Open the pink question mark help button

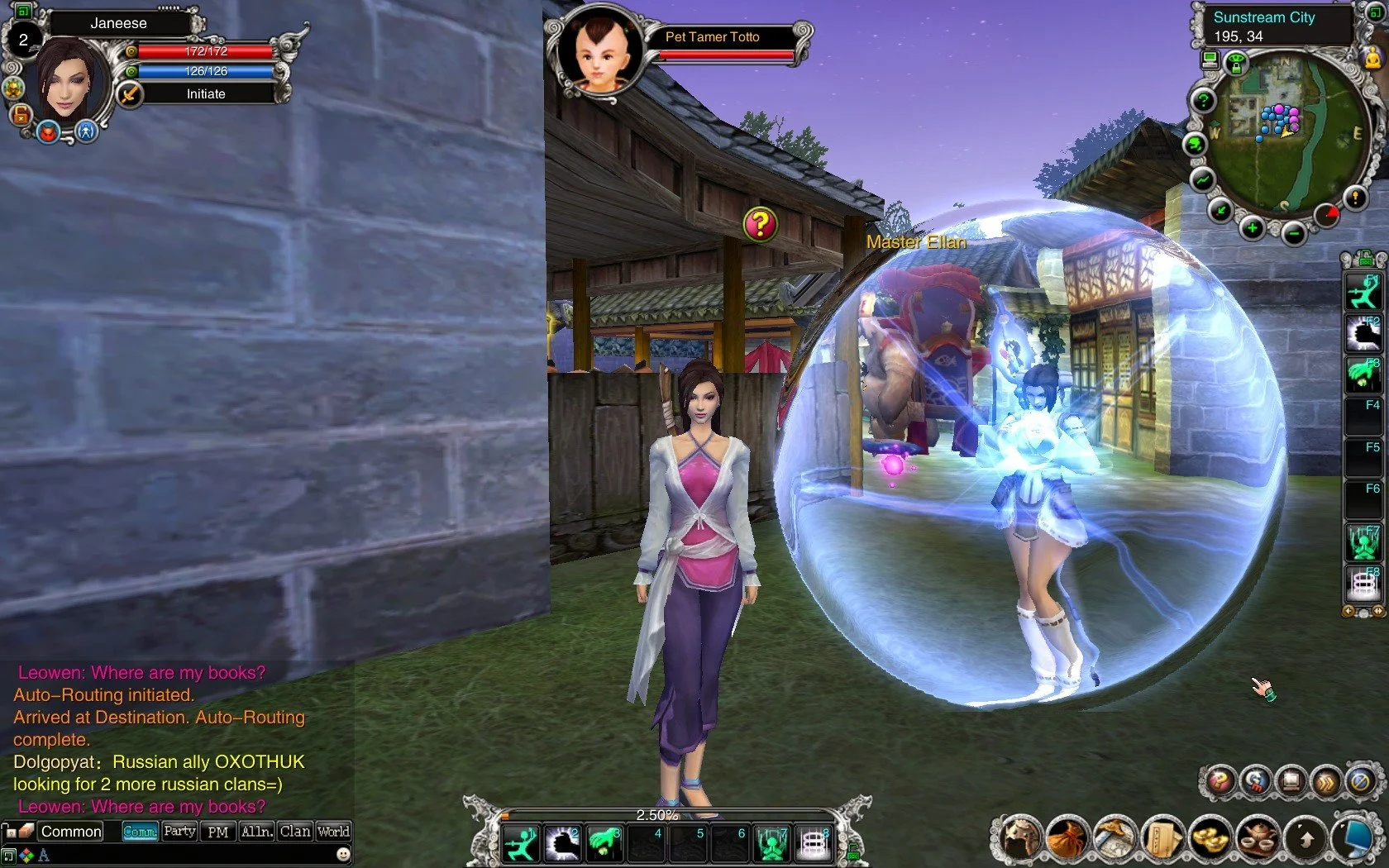pos(1220,780)
